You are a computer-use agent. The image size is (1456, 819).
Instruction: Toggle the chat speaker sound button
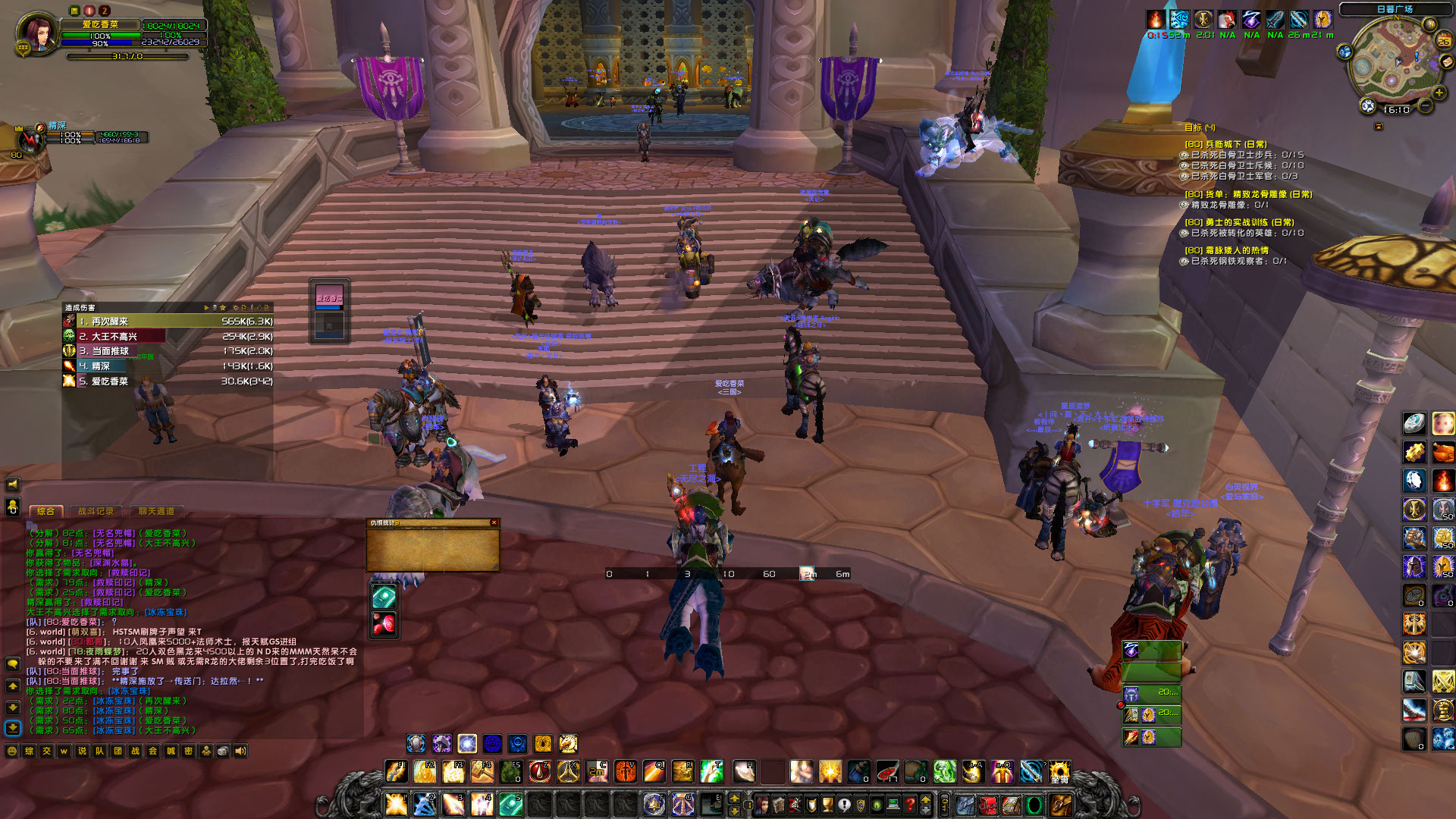pos(240,751)
